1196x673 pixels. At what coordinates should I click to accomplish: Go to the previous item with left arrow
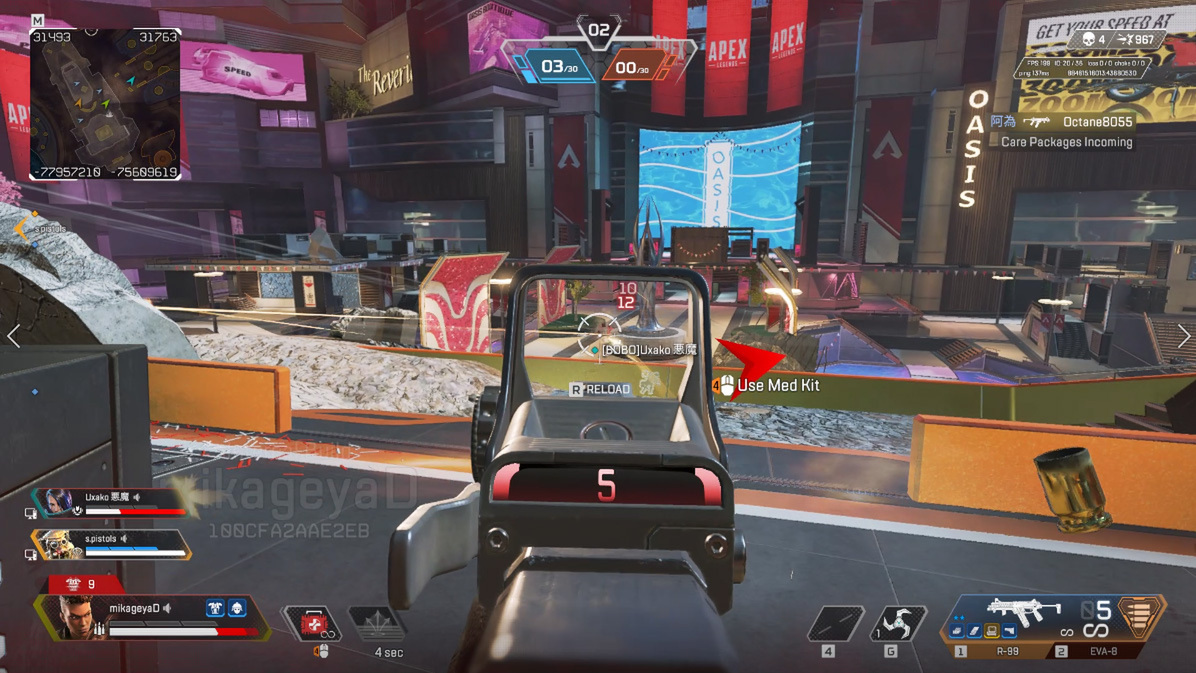click(14, 336)
